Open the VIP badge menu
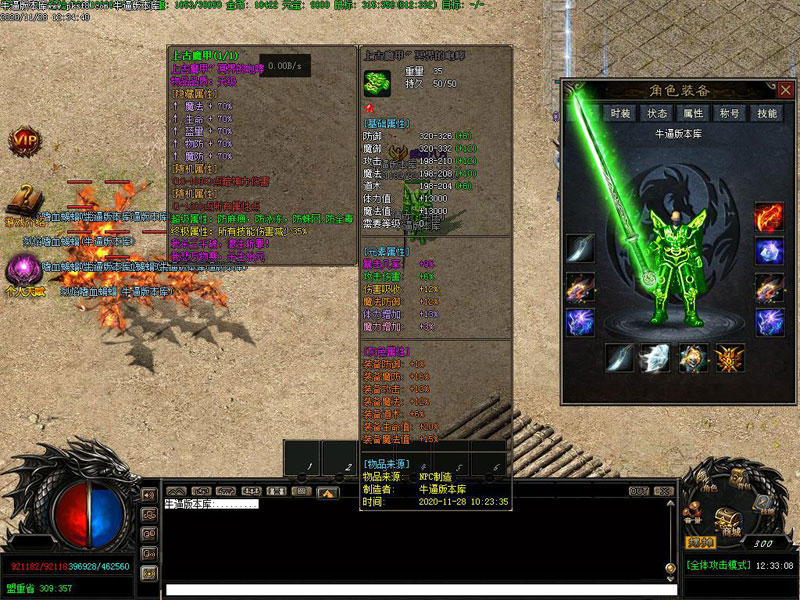The height and width of the screenshot is (600, 800). (25, 141)
